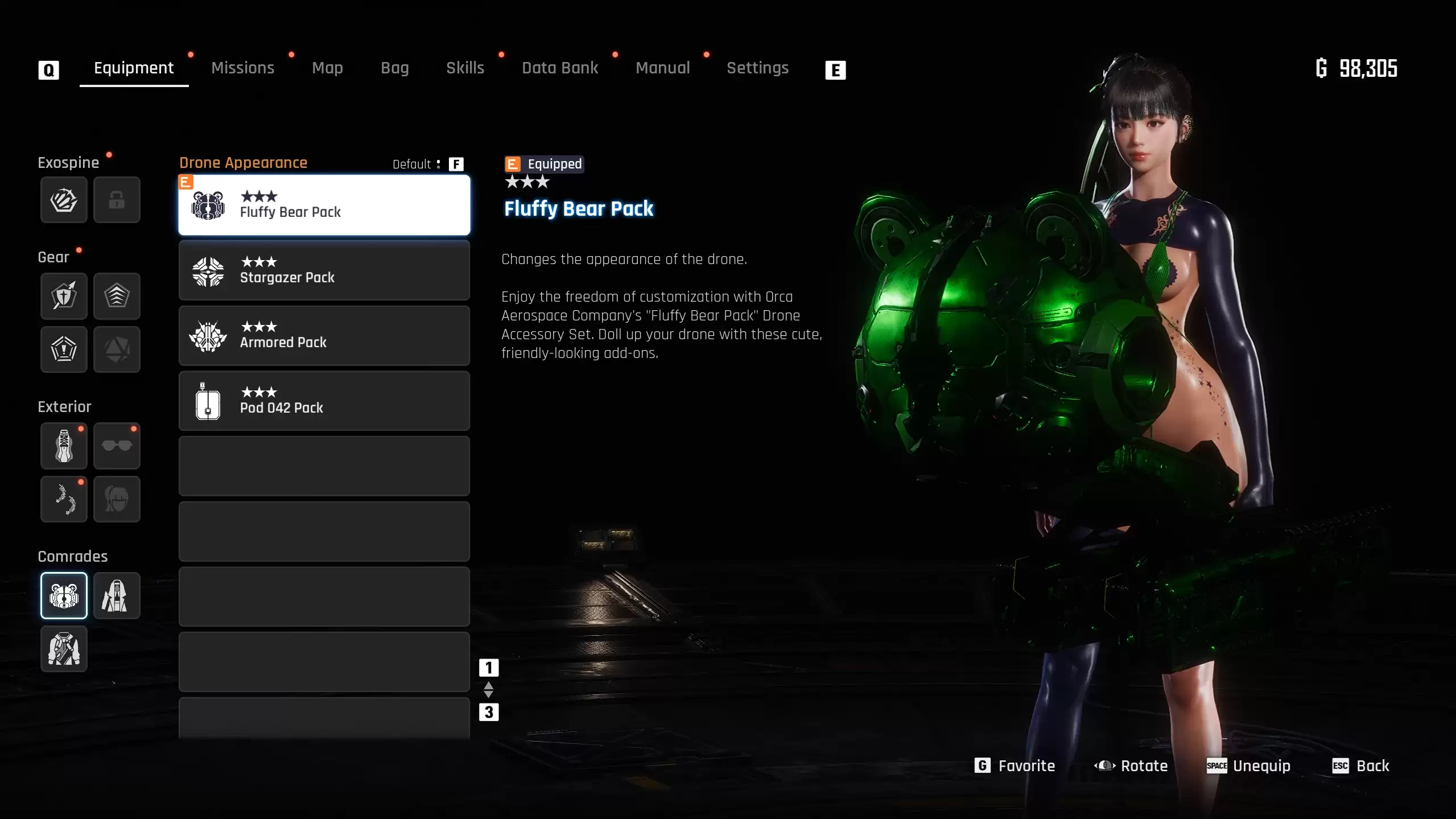The height and width of the screenshot is (819, 1456).
Task: Open the Map tab
Action: click(x=327, y=68)
